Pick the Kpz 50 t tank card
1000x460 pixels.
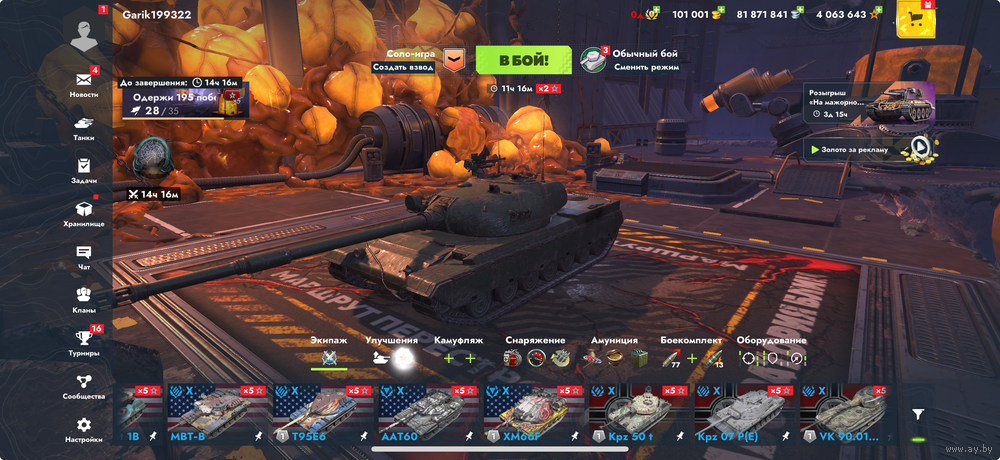pyautogui.click(x=638, y=414)
